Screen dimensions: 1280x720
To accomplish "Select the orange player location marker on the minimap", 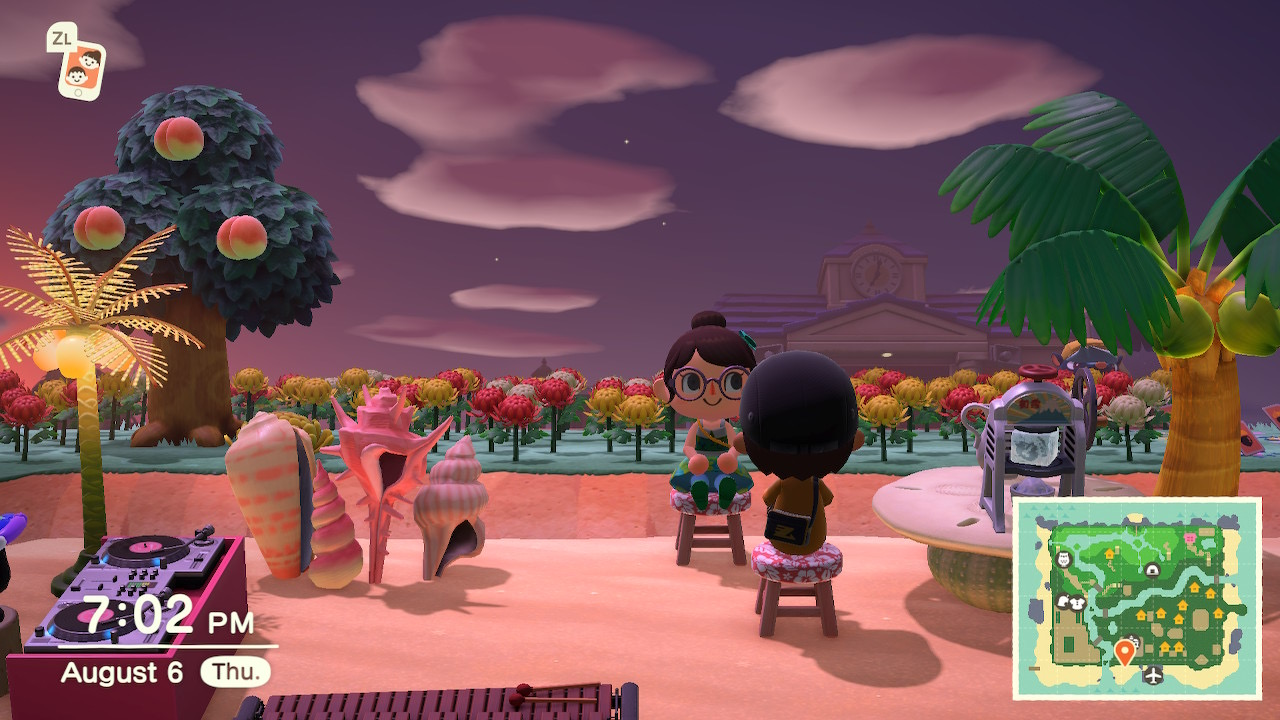I will [1124, 653].
